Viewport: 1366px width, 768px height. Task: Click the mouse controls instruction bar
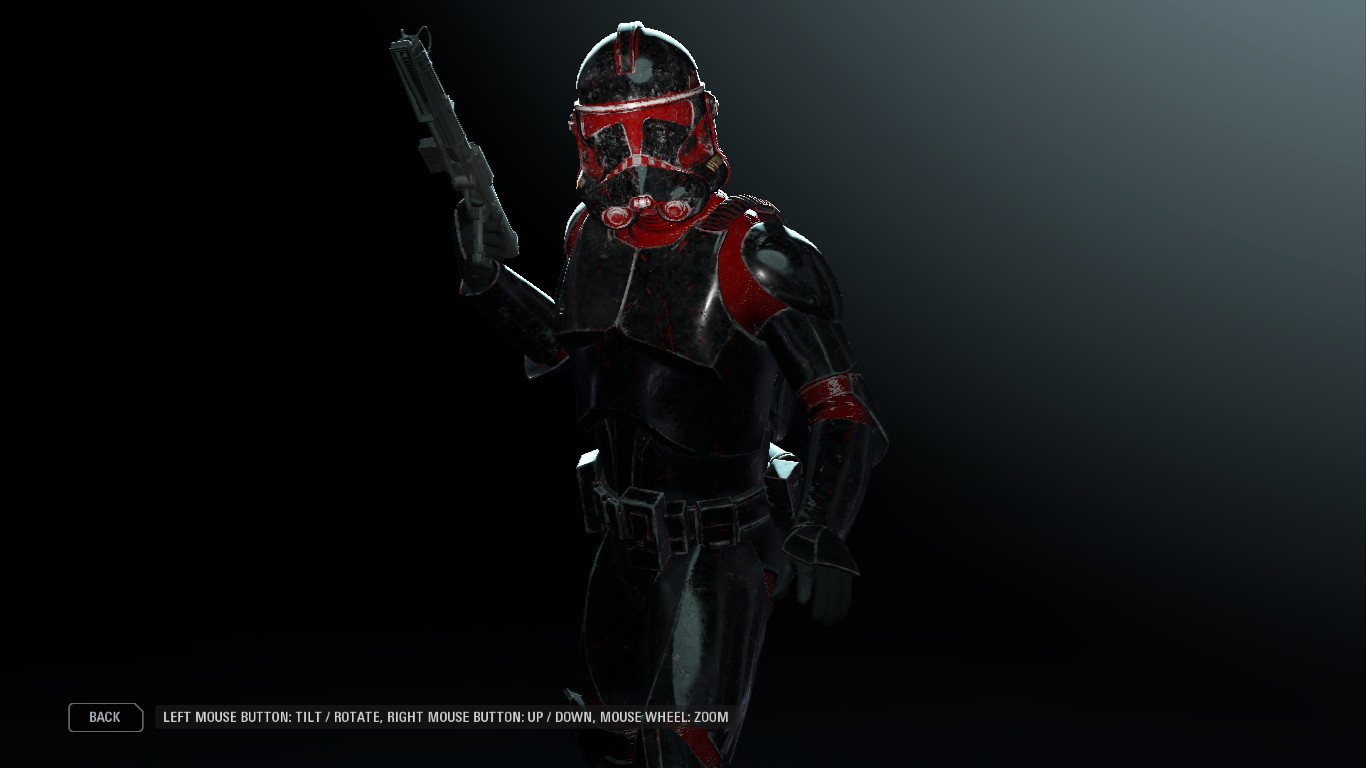[445, 717]
